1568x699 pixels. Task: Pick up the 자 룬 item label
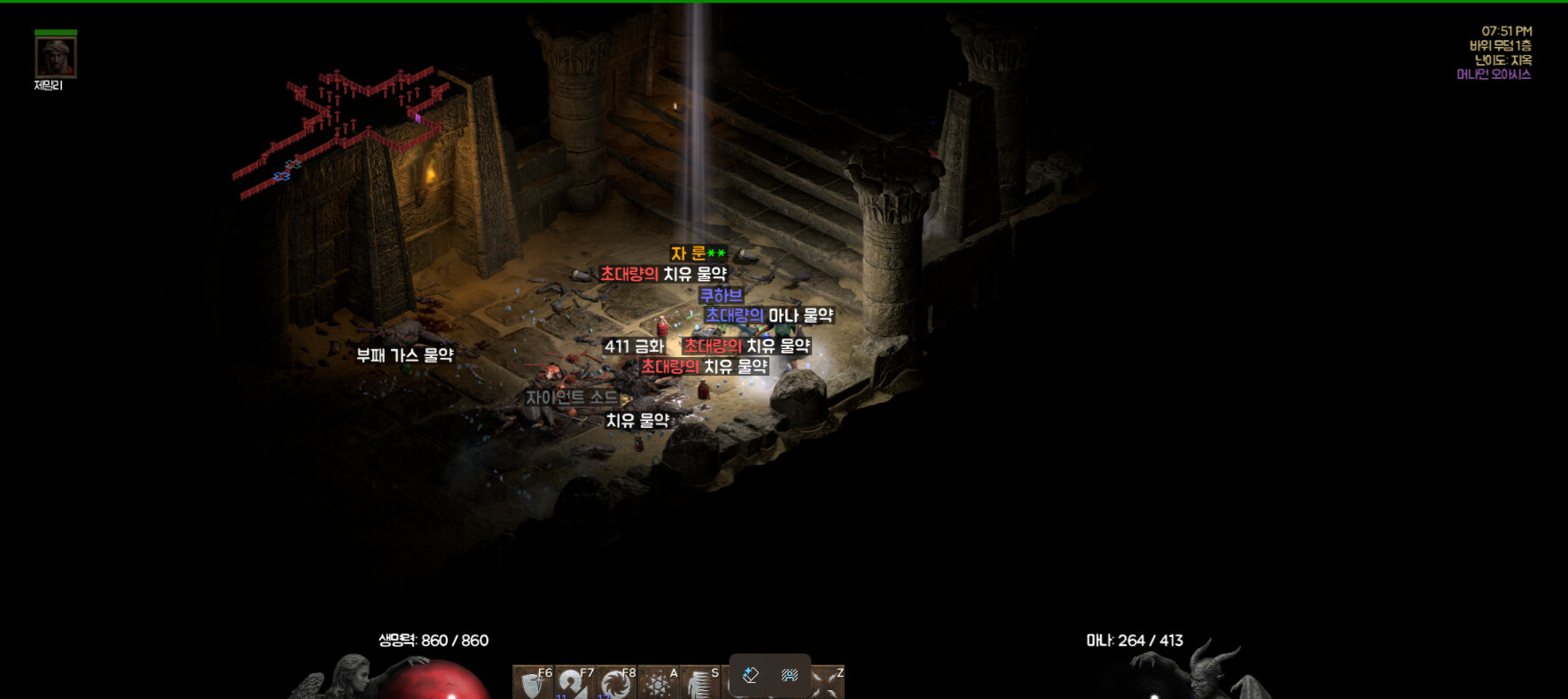tap(698, 253)
